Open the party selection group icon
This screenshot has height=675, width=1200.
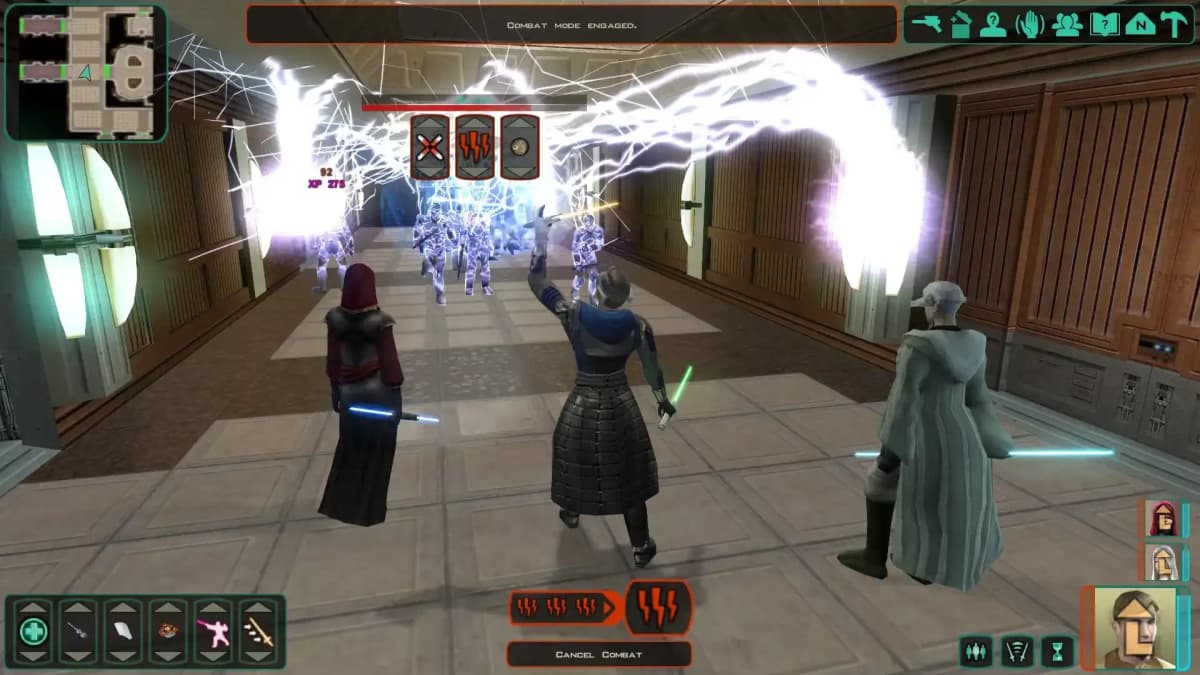point(1067,26)
